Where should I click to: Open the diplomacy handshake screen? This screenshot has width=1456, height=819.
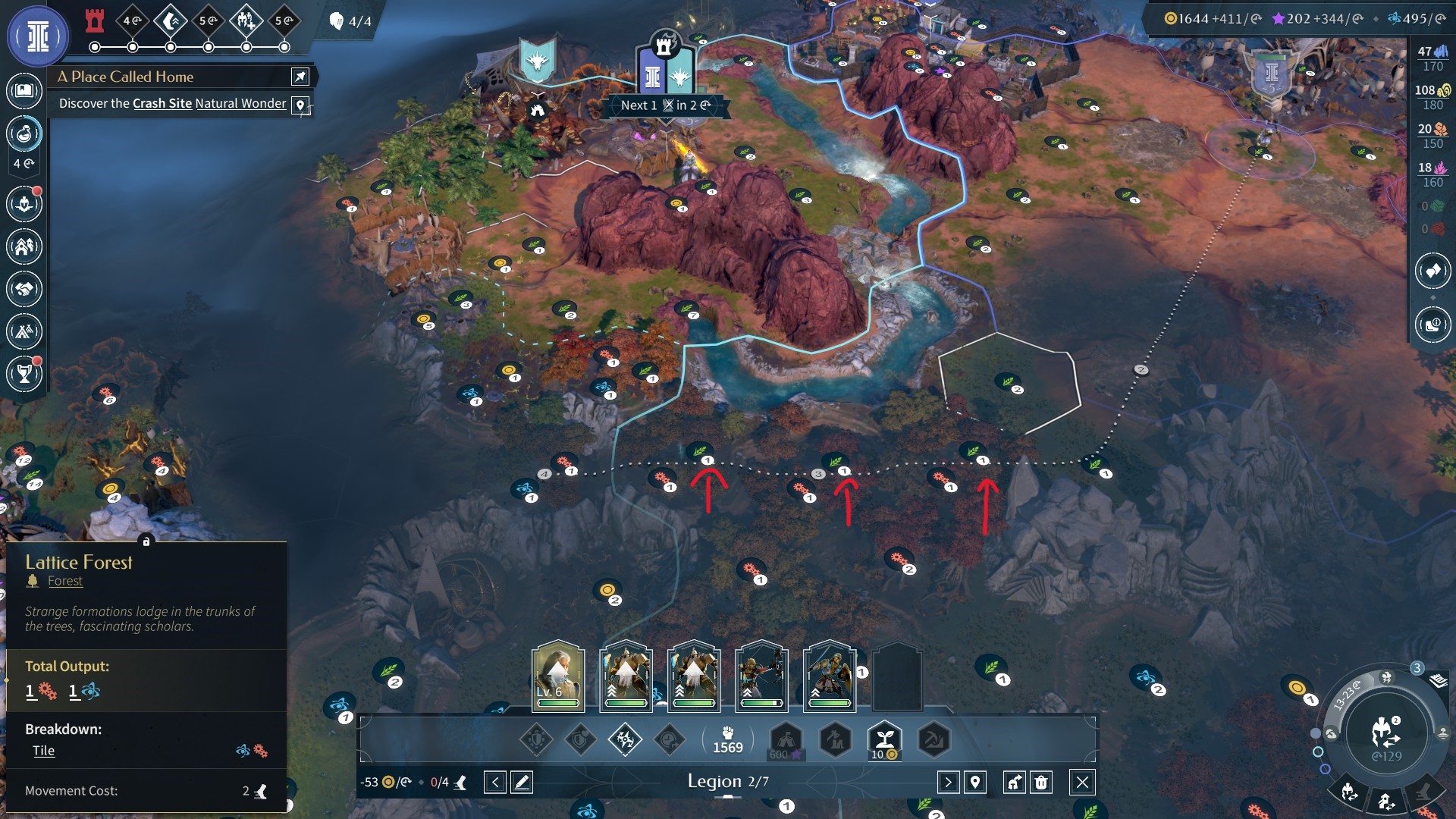pos(24,289)
